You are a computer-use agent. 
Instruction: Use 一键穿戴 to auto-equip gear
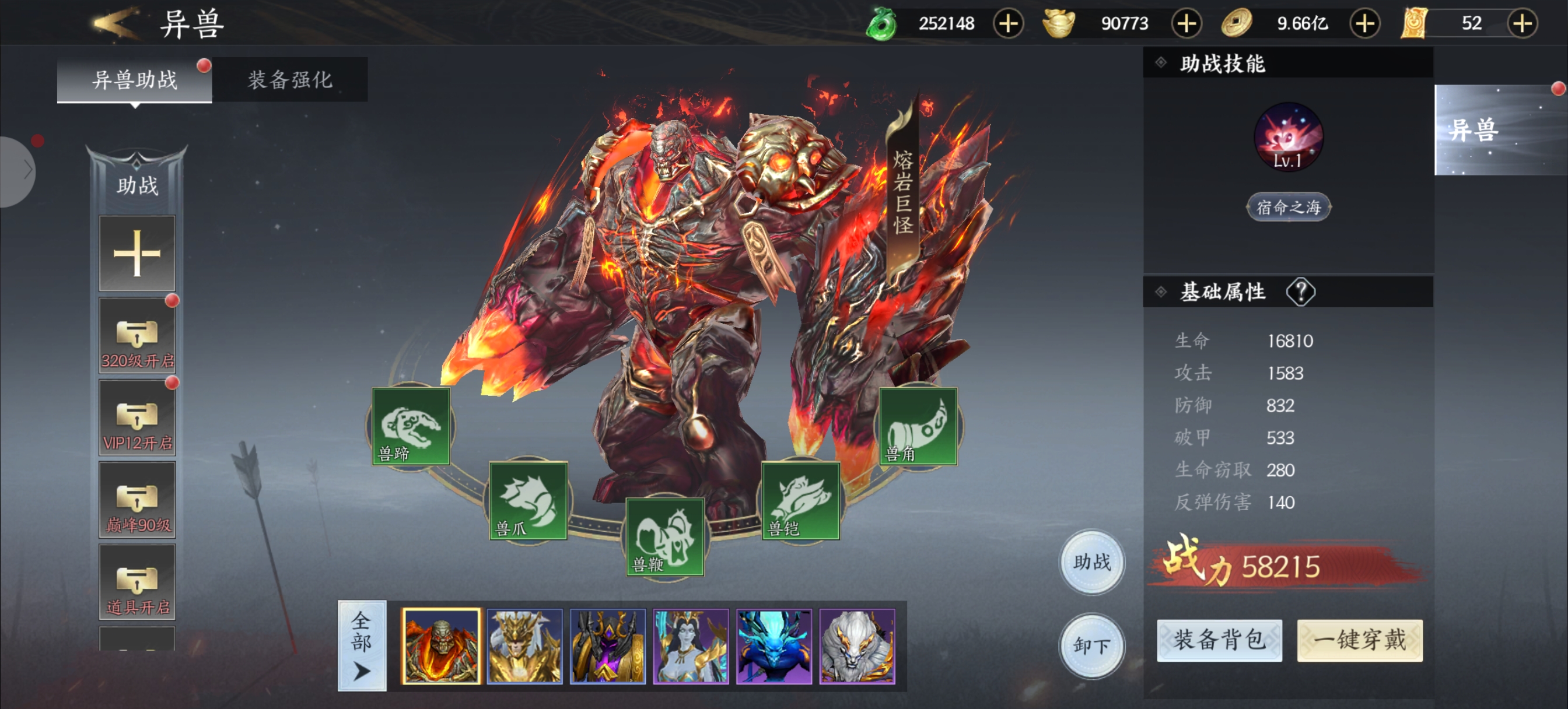tap(1359, 640)
